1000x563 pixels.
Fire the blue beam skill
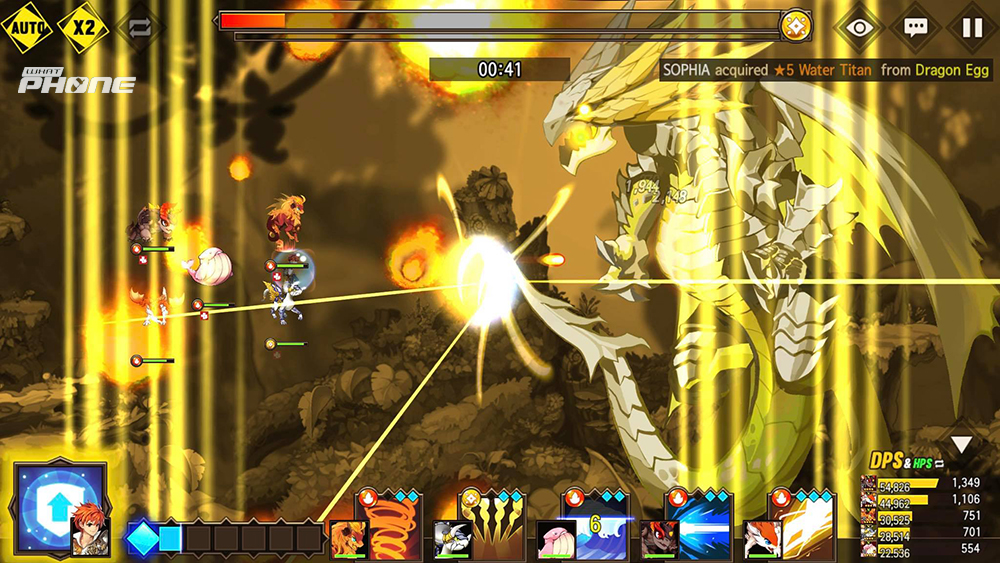(x=703, y=525)
